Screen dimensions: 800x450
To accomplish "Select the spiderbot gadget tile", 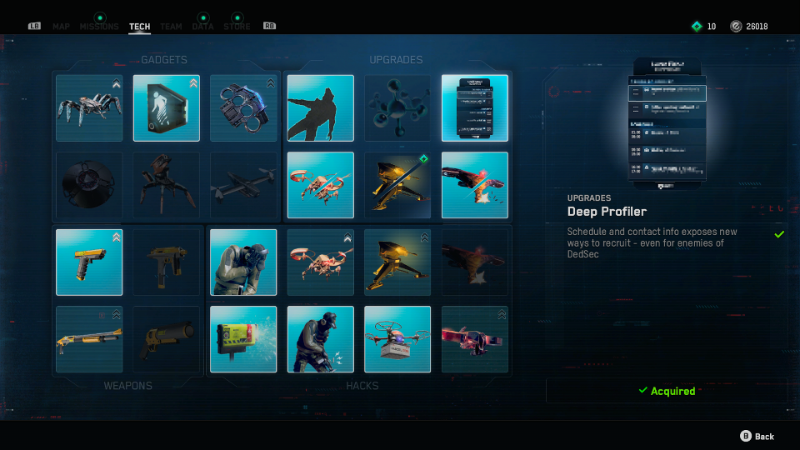I will [90, 108].
